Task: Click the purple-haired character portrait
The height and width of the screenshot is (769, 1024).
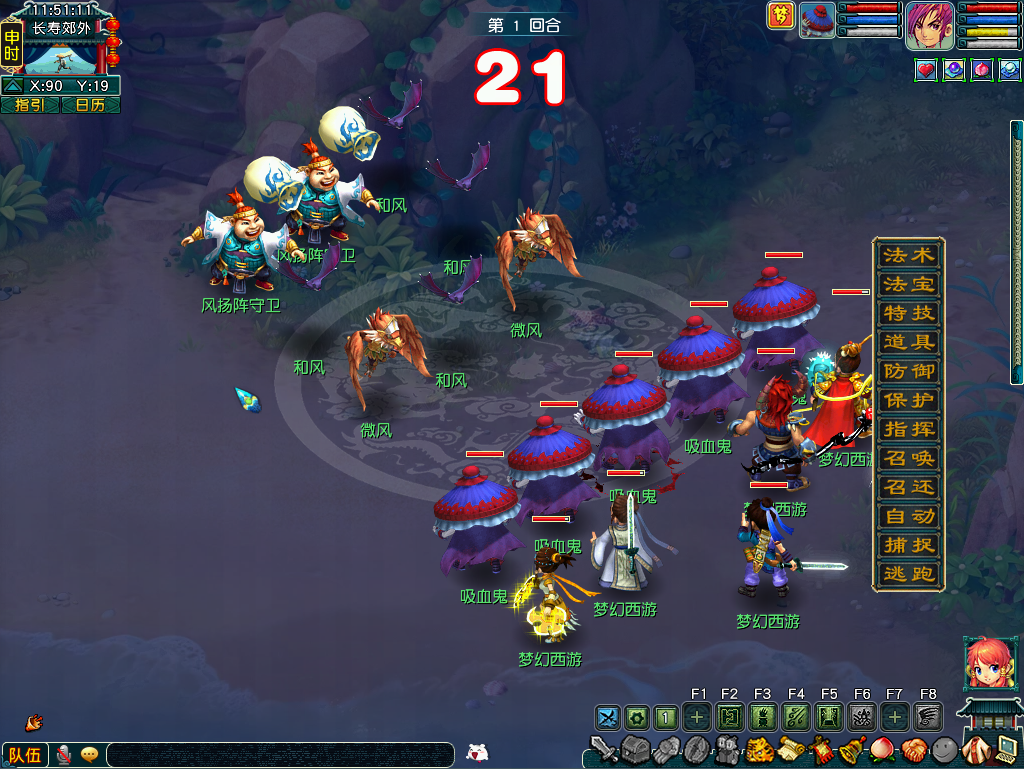Action: (x=930, y=26)
